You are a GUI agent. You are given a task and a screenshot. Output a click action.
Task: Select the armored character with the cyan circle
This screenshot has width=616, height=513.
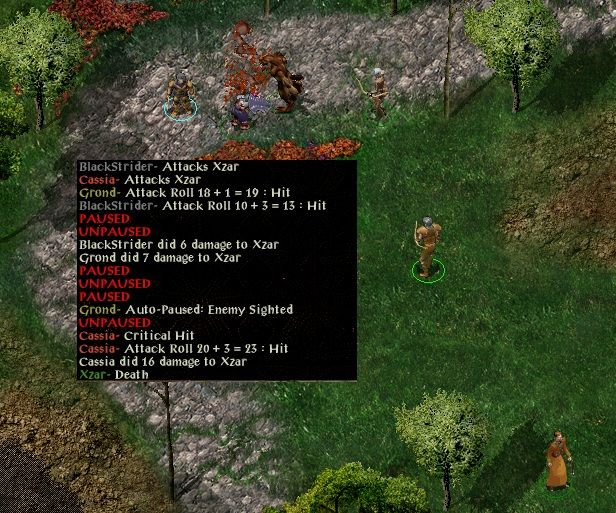tap(180, 94)
